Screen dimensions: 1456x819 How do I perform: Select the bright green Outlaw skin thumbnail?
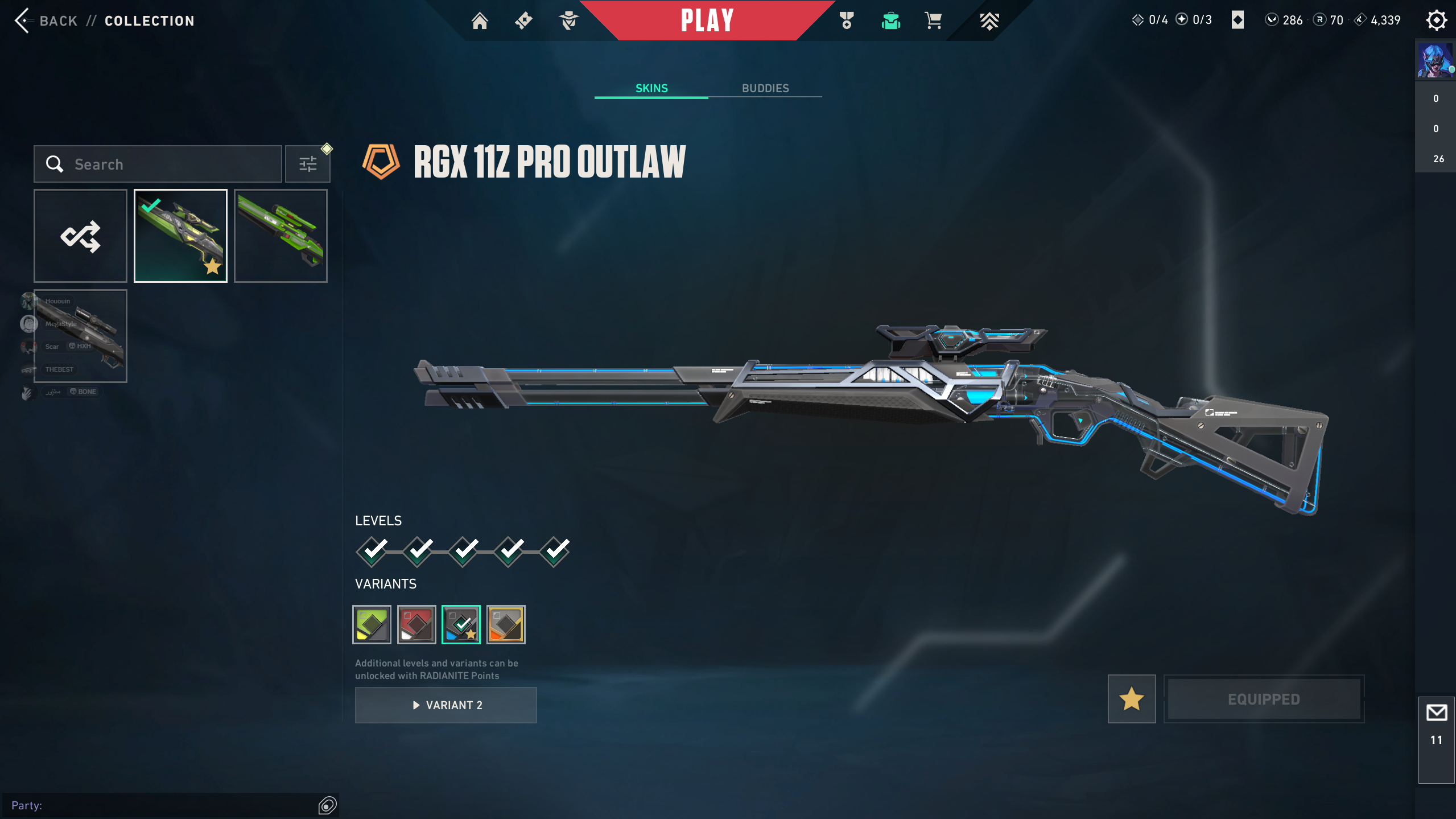coord(281,236)
